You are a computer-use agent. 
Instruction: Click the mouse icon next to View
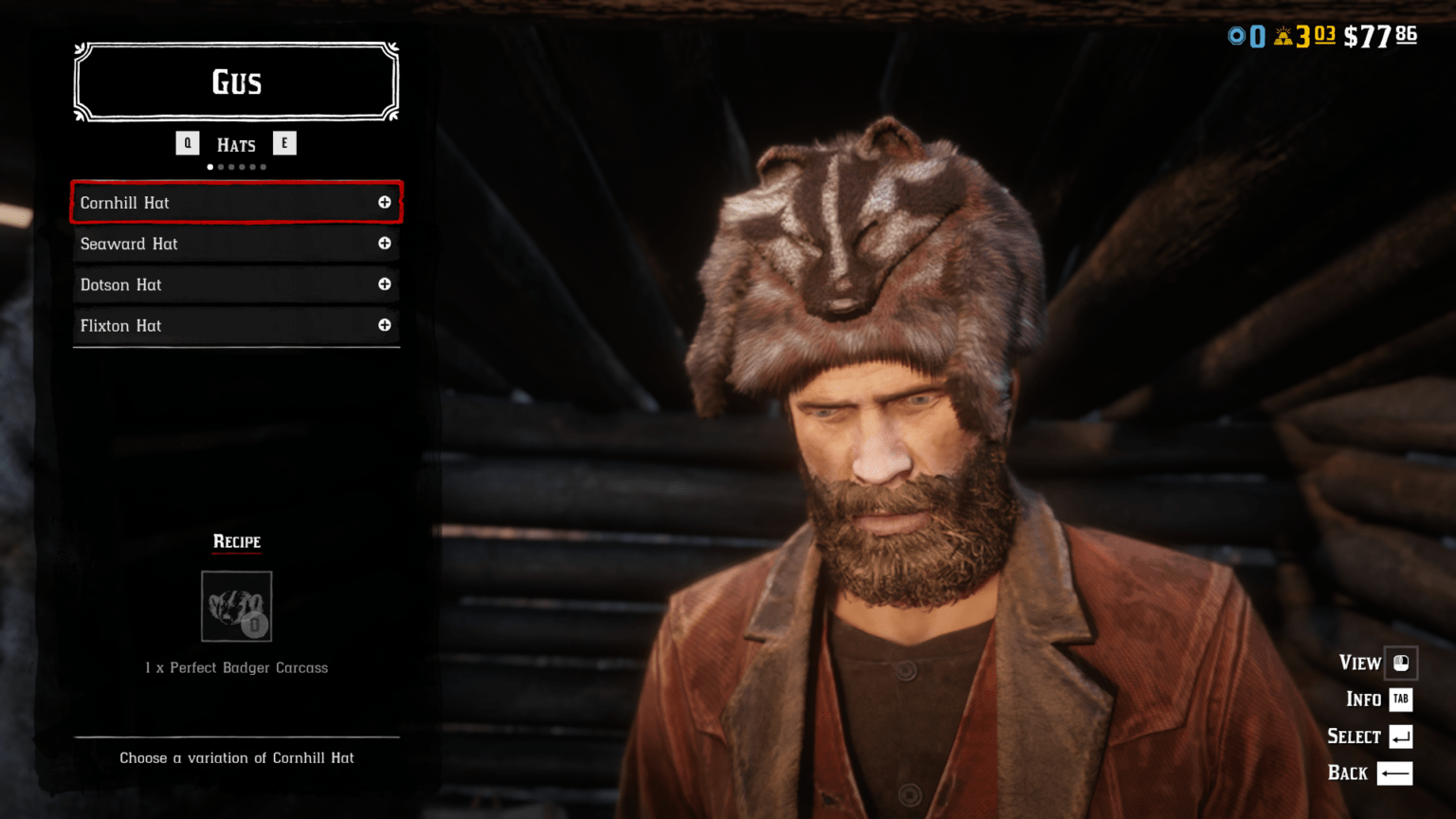click(x=1403, y=664)
